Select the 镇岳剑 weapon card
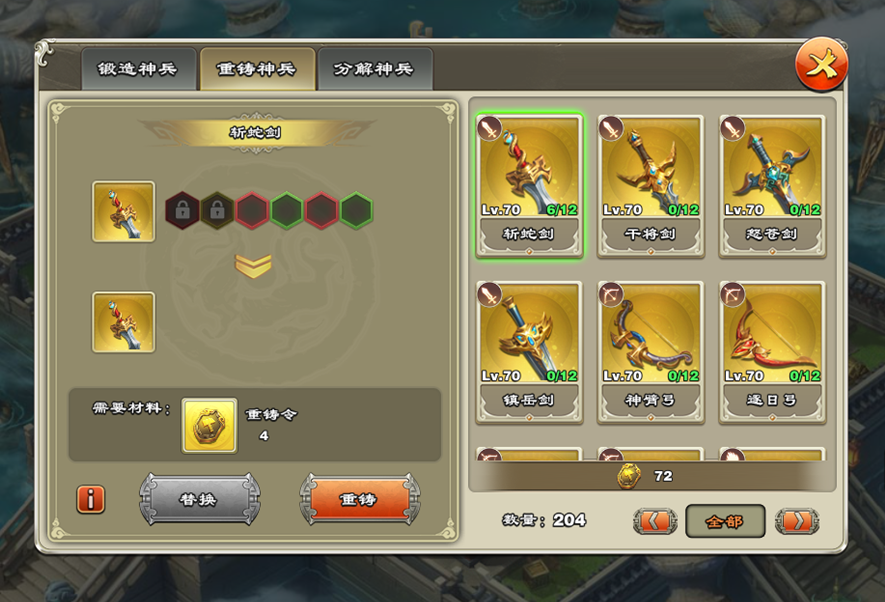885x602 pixels. click(x=530, y=351)
